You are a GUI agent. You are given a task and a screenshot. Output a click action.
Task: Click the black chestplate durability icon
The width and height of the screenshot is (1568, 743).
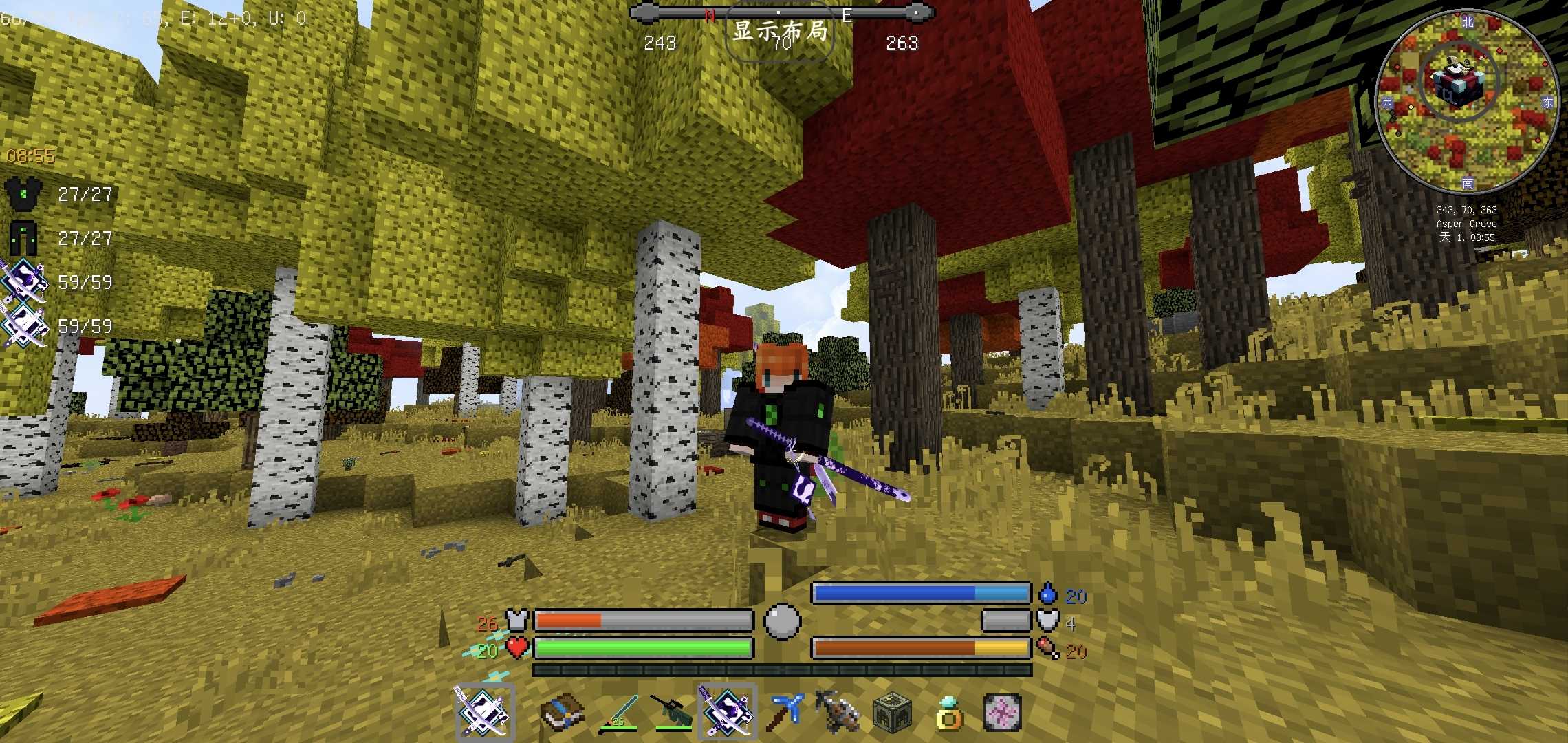[x=24, y=194]
